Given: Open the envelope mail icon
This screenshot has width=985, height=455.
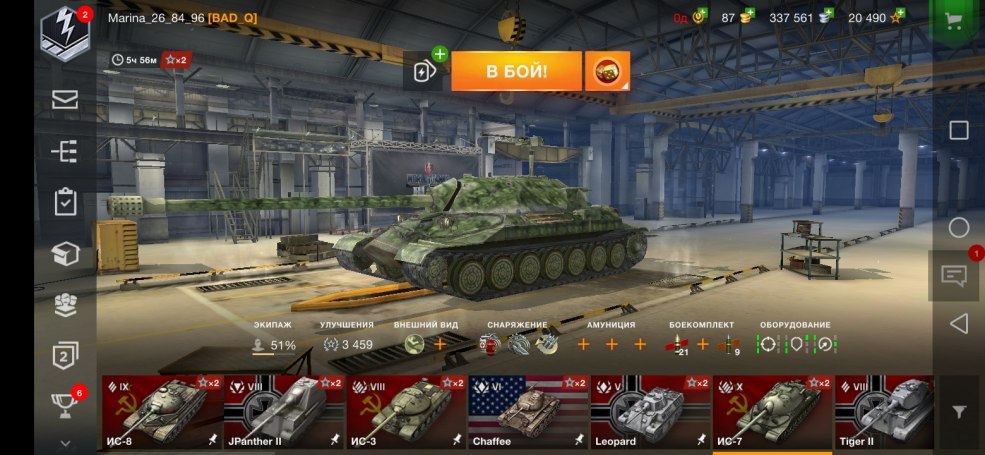Looking at the screenshot, I should 65,99.
